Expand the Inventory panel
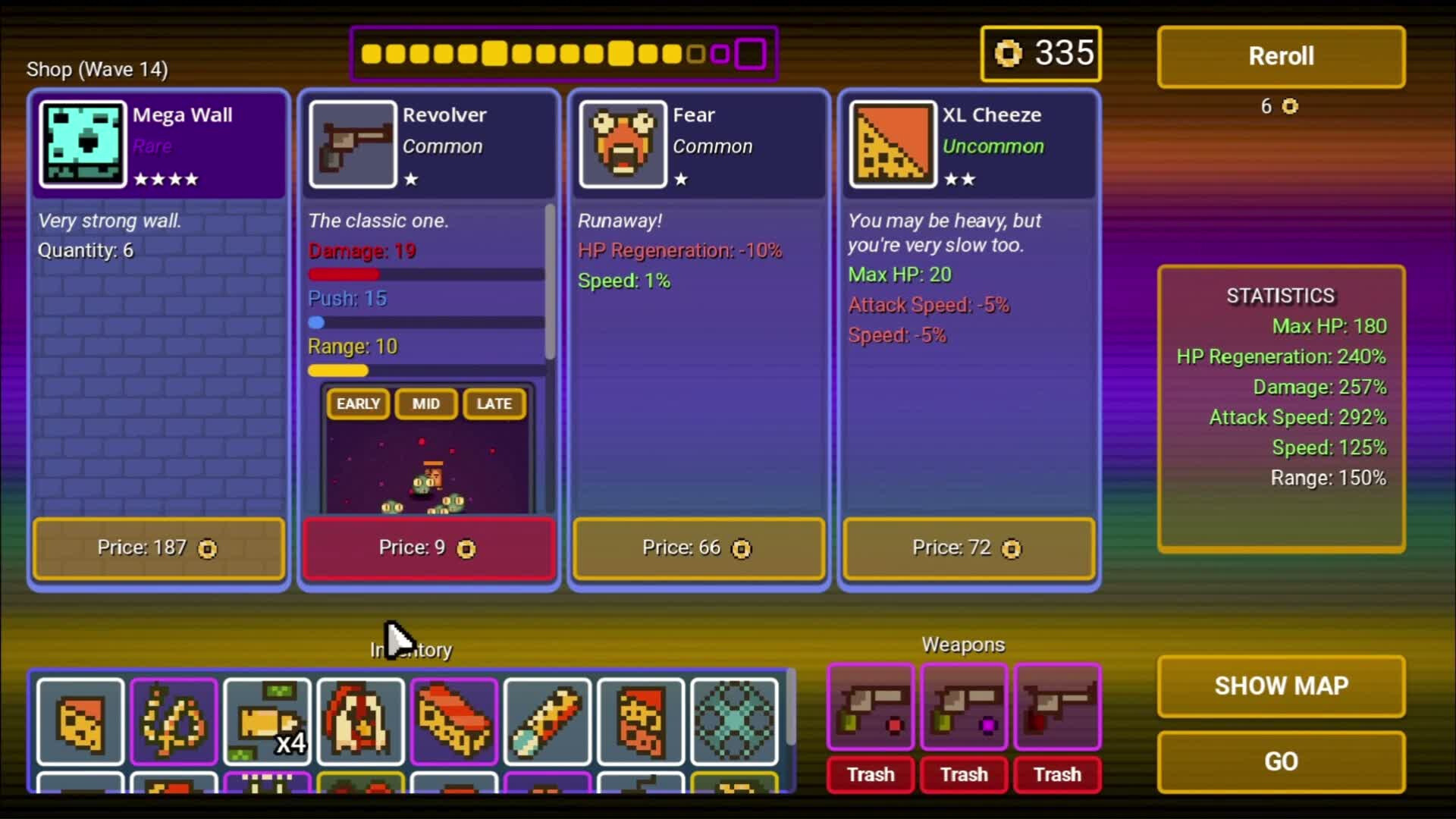The height and width of the screenshot is (819, 1456). click(409, 649)
